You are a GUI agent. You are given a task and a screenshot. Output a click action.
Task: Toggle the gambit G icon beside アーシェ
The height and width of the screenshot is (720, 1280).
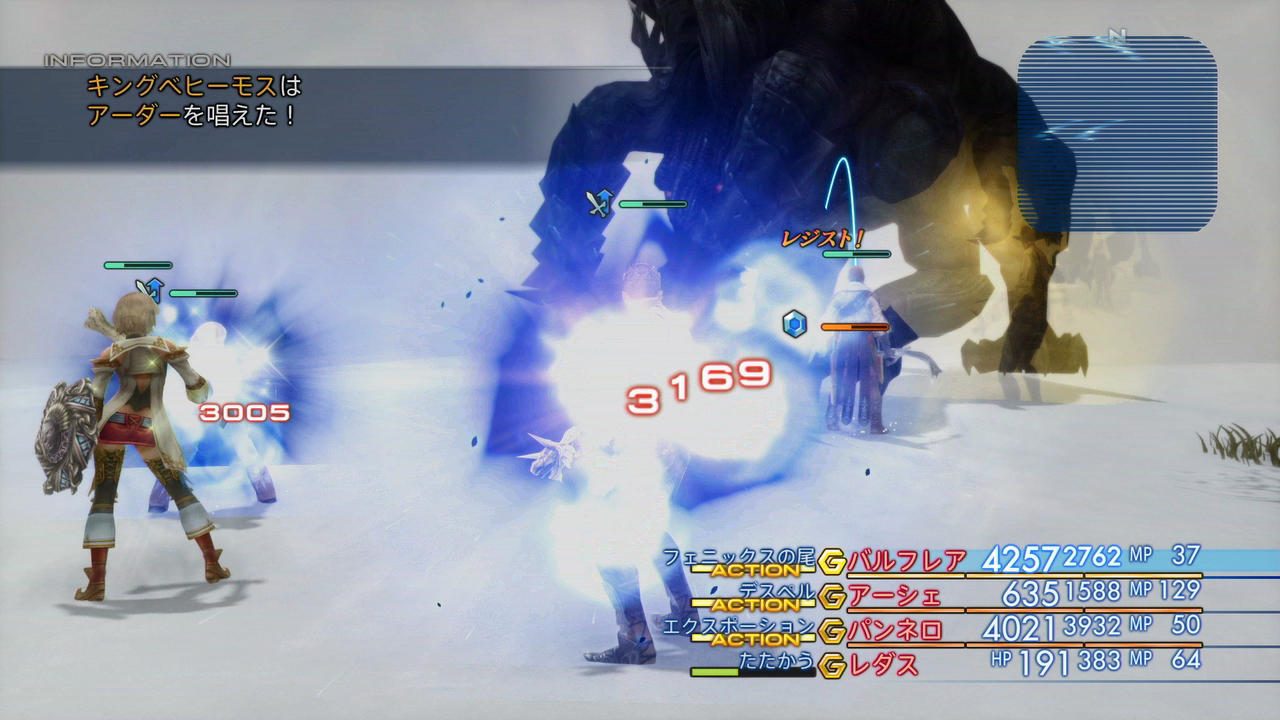[x=831, y=597]
